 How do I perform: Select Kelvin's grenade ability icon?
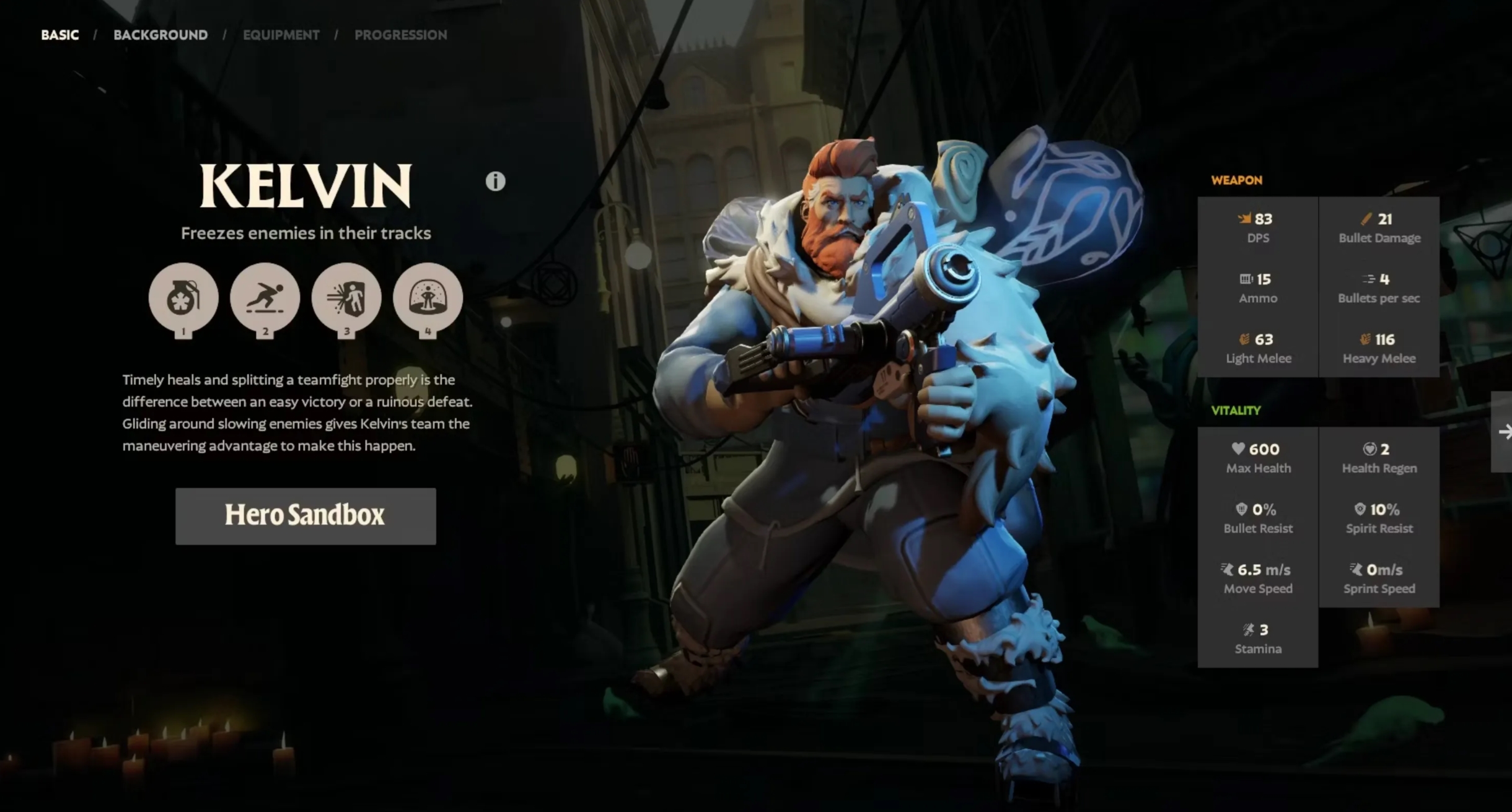pyautogui.click(x=183, y=298)
